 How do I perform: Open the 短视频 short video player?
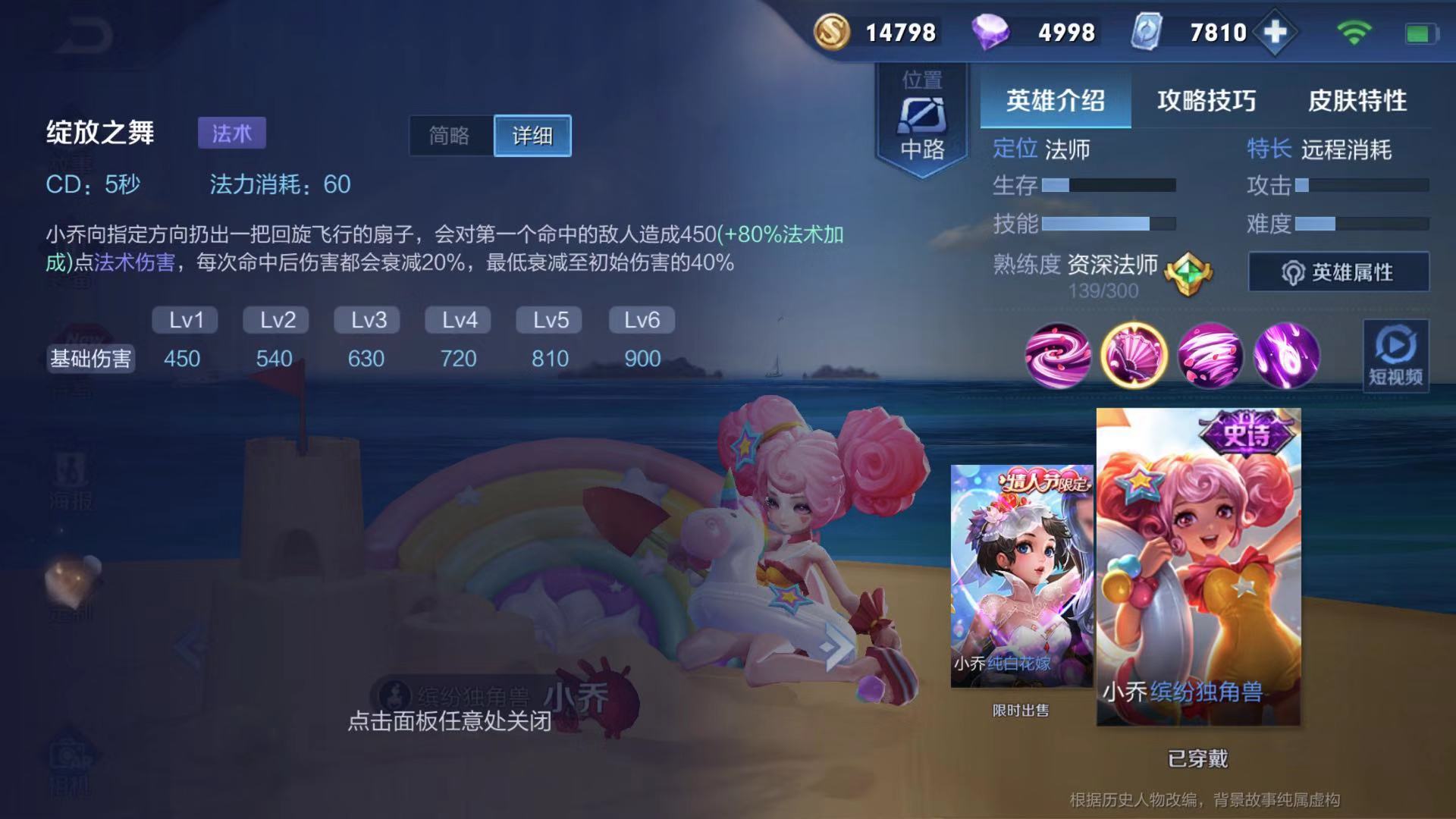point(1395,356)
